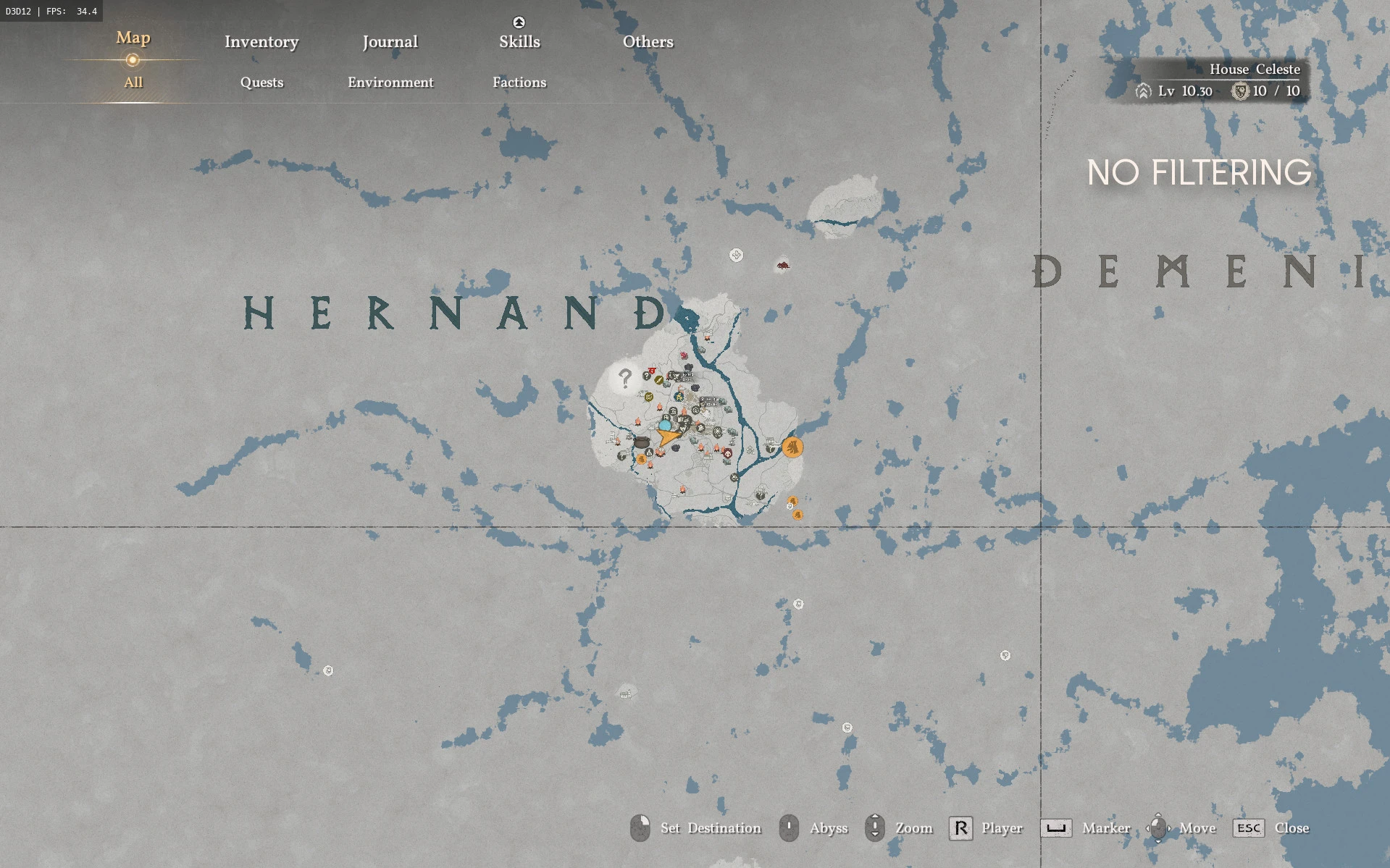Select the Map tab
Image resolution: width=1390 pixels, height=868 pixels.
tap(133, 38)
